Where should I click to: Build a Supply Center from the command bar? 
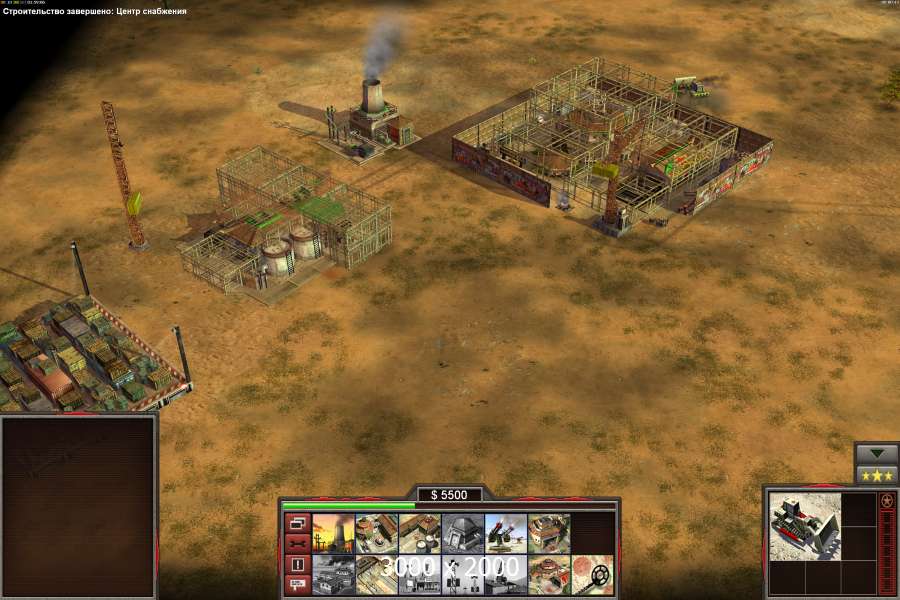[x=419, y=533]
